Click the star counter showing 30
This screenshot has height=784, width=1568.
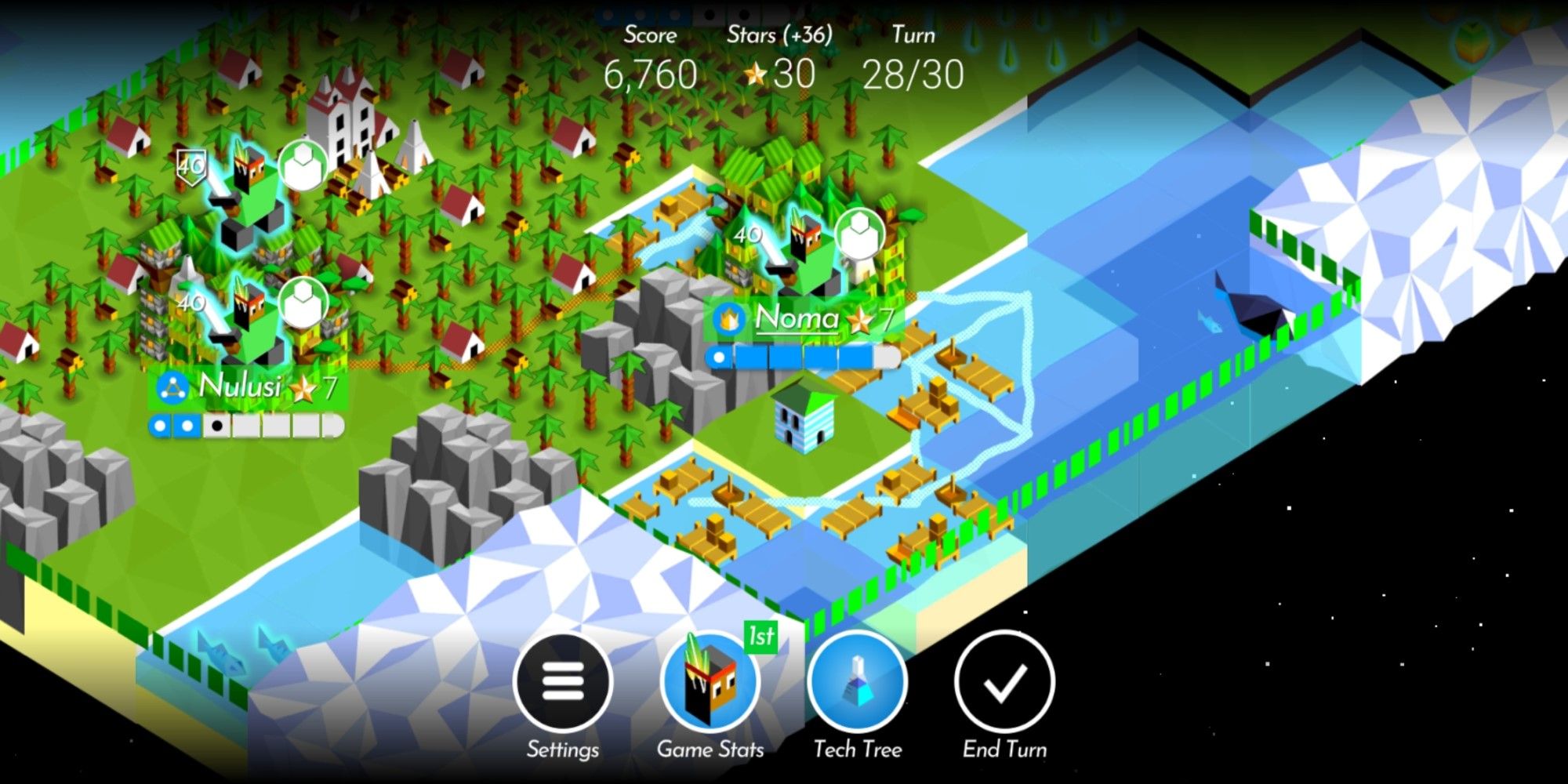(779, 74)
